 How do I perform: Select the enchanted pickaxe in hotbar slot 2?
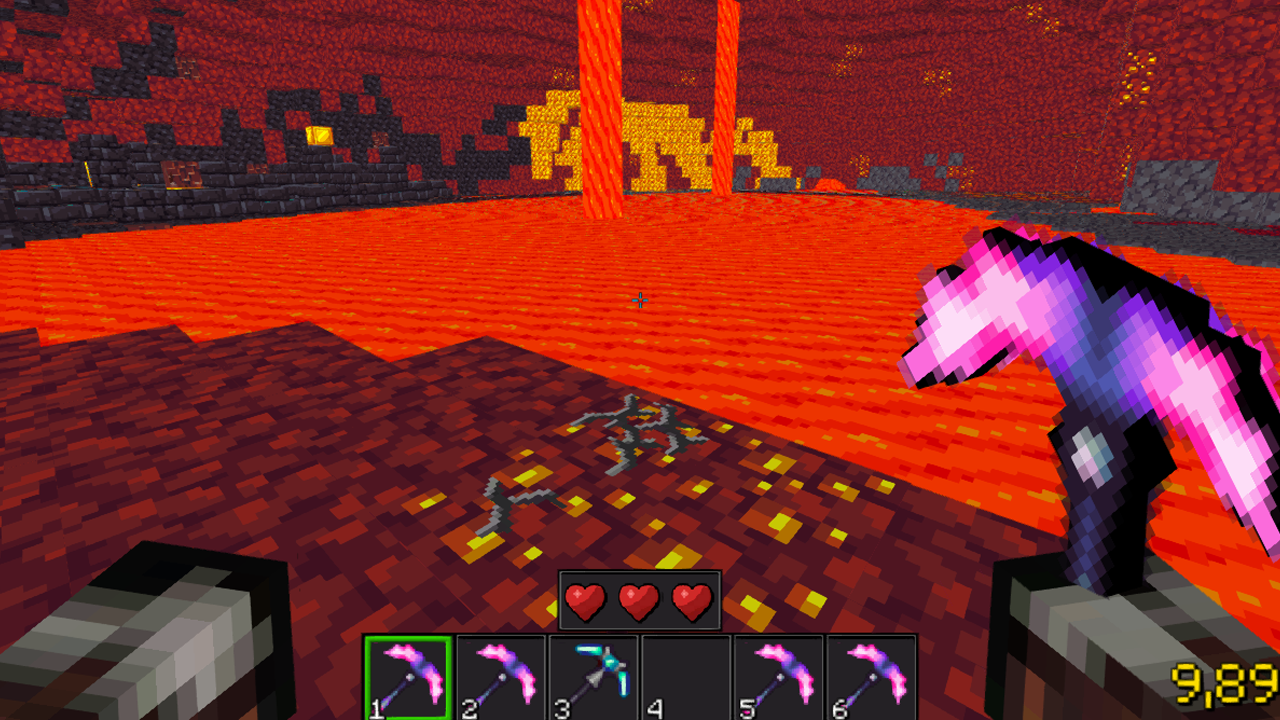pos(501,677)
